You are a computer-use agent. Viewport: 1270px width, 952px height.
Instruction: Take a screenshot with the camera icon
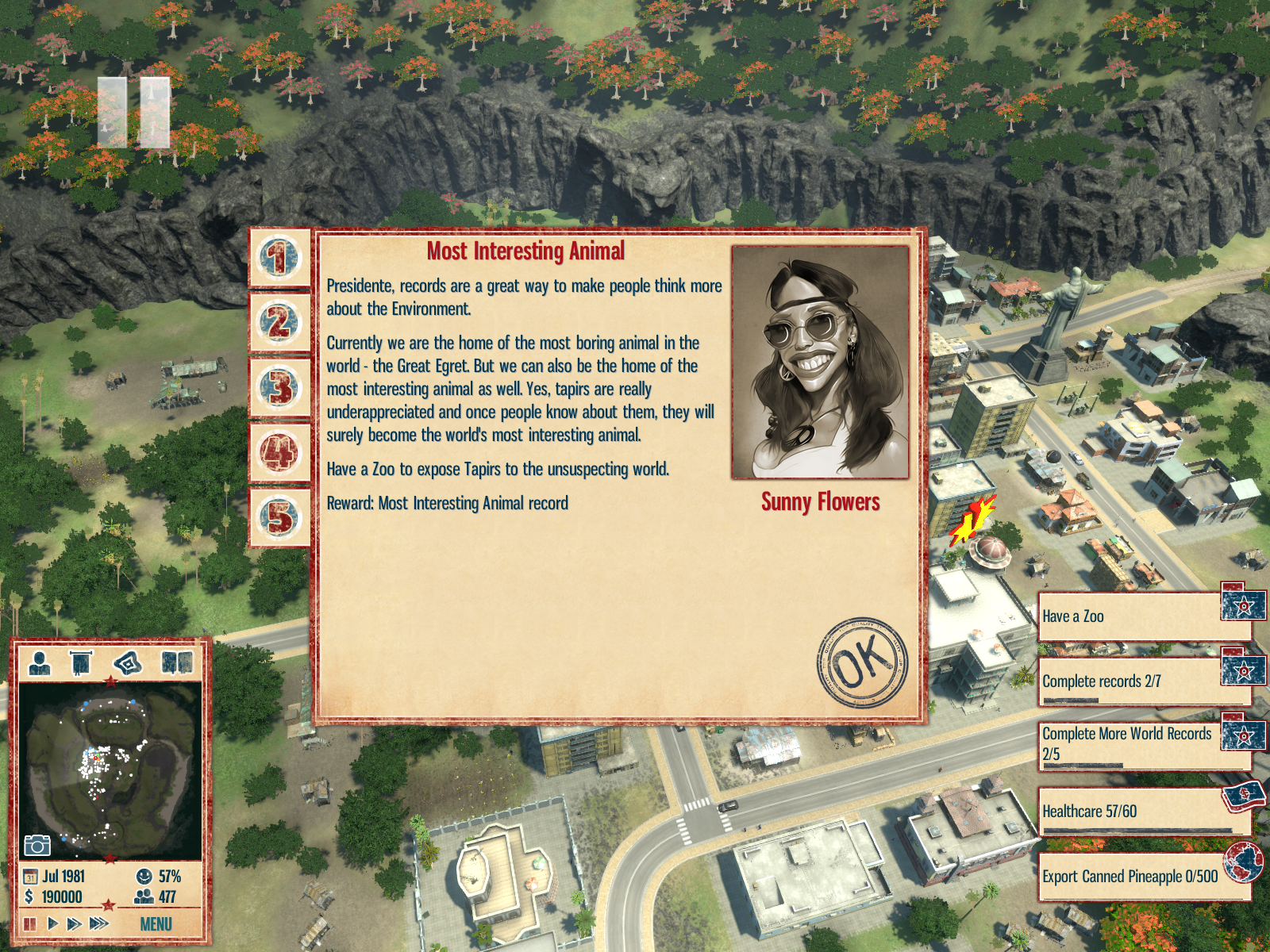tap(37, 845)
